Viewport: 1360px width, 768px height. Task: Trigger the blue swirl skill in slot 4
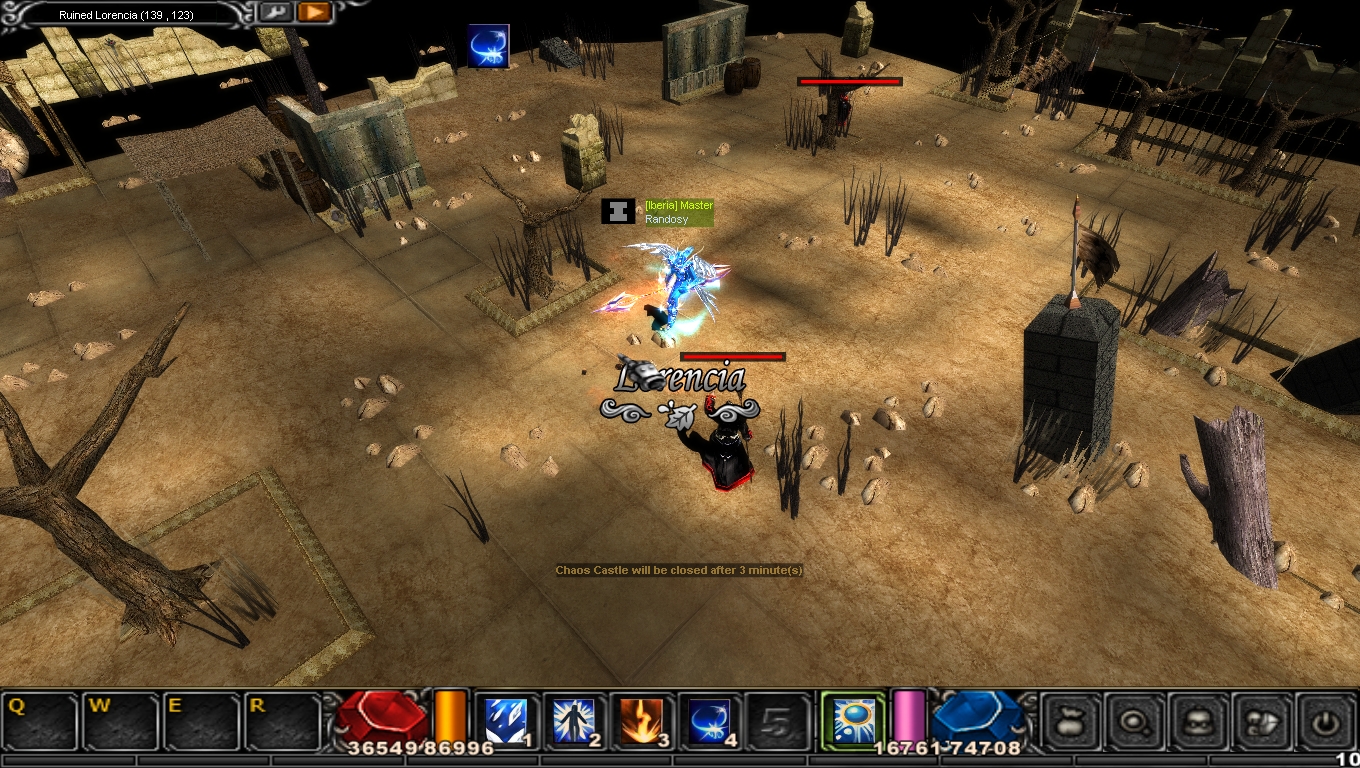709,721
